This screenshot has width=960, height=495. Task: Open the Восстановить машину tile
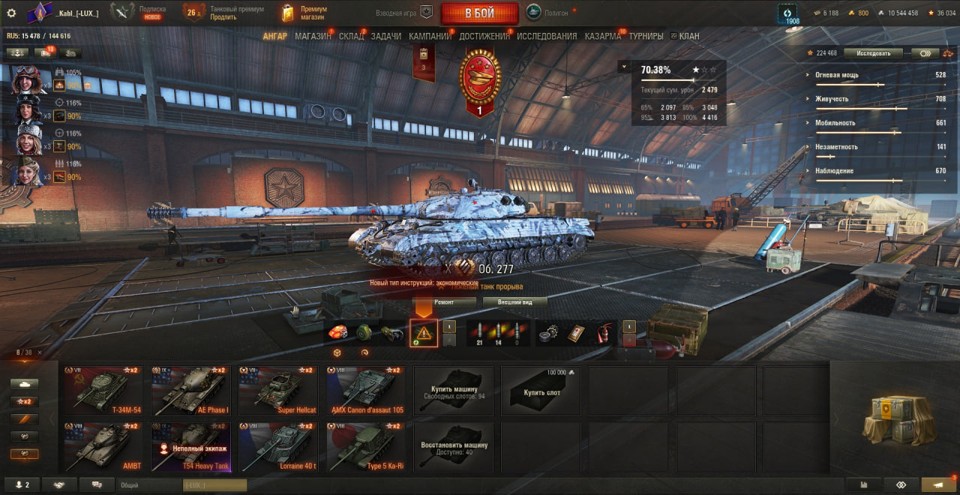coord(453,444)
